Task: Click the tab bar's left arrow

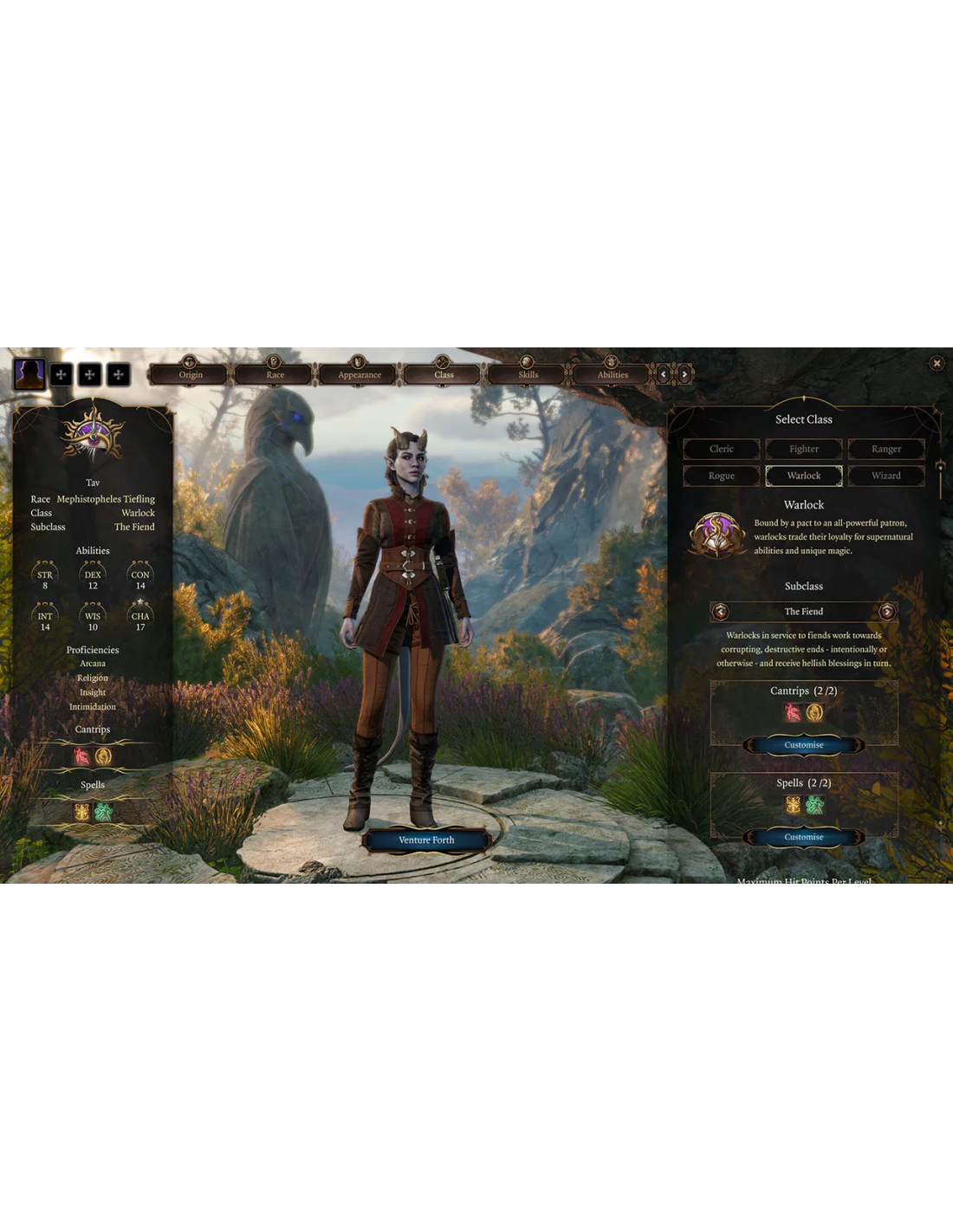Action: [x=664, y=374]
